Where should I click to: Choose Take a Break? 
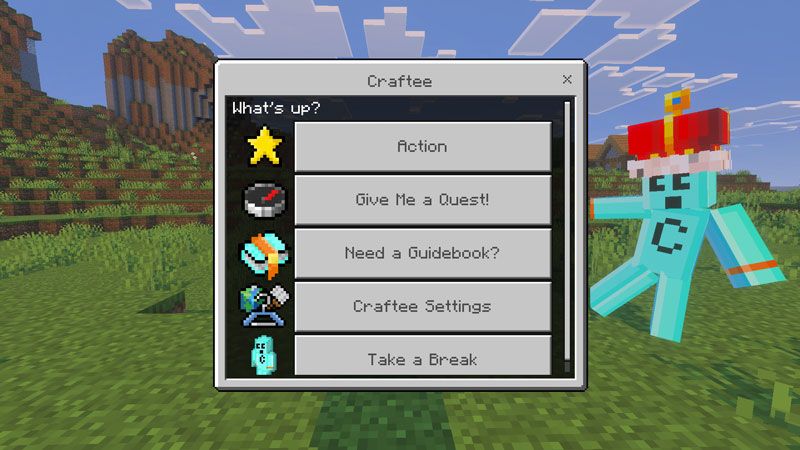pos(422,358)
